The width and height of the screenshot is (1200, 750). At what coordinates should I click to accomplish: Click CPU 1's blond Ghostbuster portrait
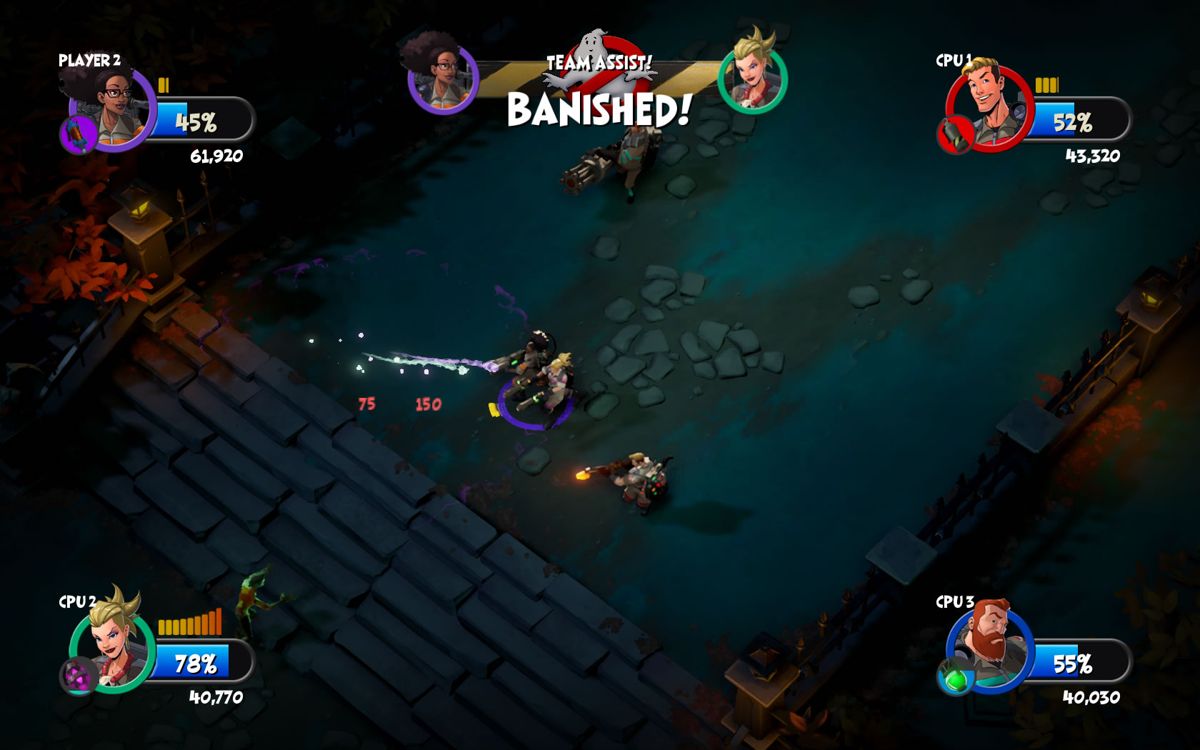coord(990,106)
